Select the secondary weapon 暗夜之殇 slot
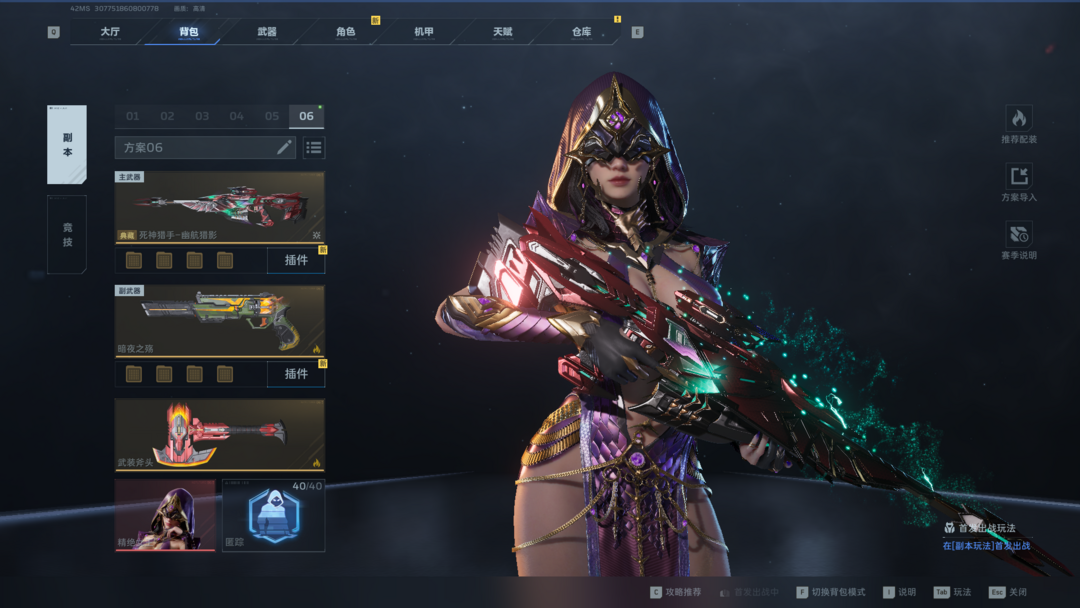The image size is (1080, 608). click(219, 321)
